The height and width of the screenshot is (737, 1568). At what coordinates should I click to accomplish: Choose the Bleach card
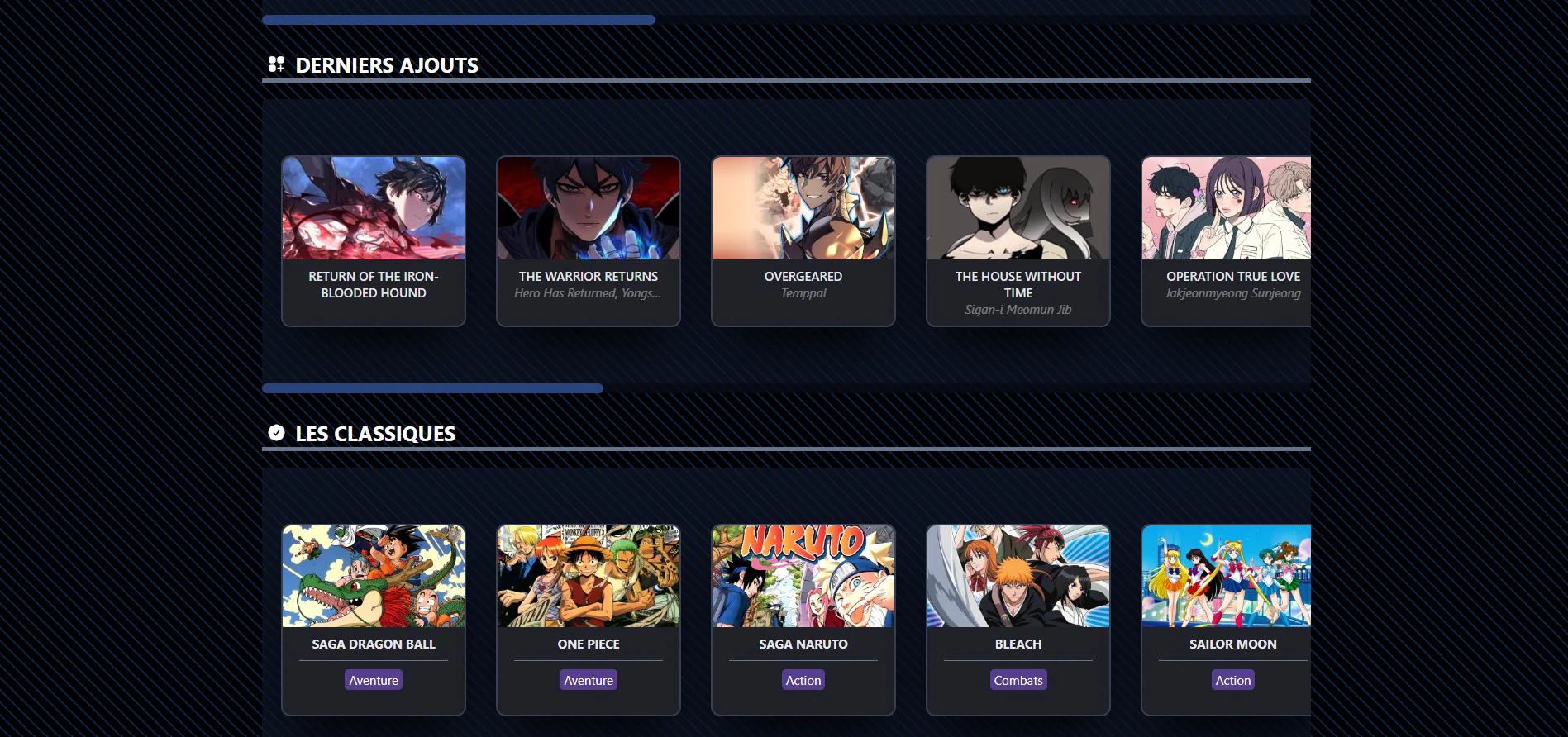(x=1018, y=595)
